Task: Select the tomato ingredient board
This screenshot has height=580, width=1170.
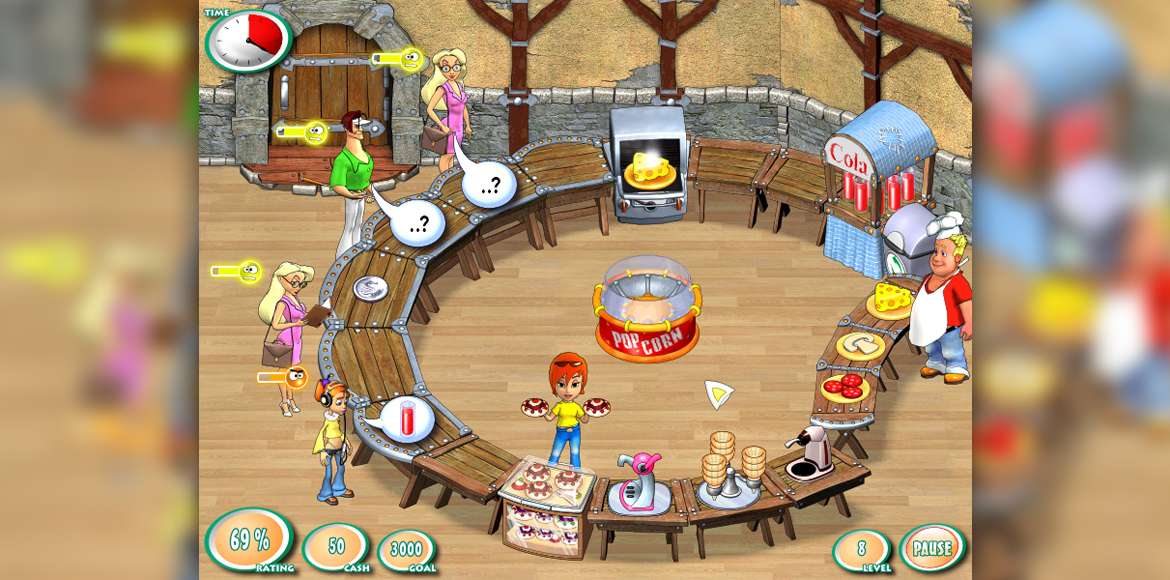Action: click(847, 386)
